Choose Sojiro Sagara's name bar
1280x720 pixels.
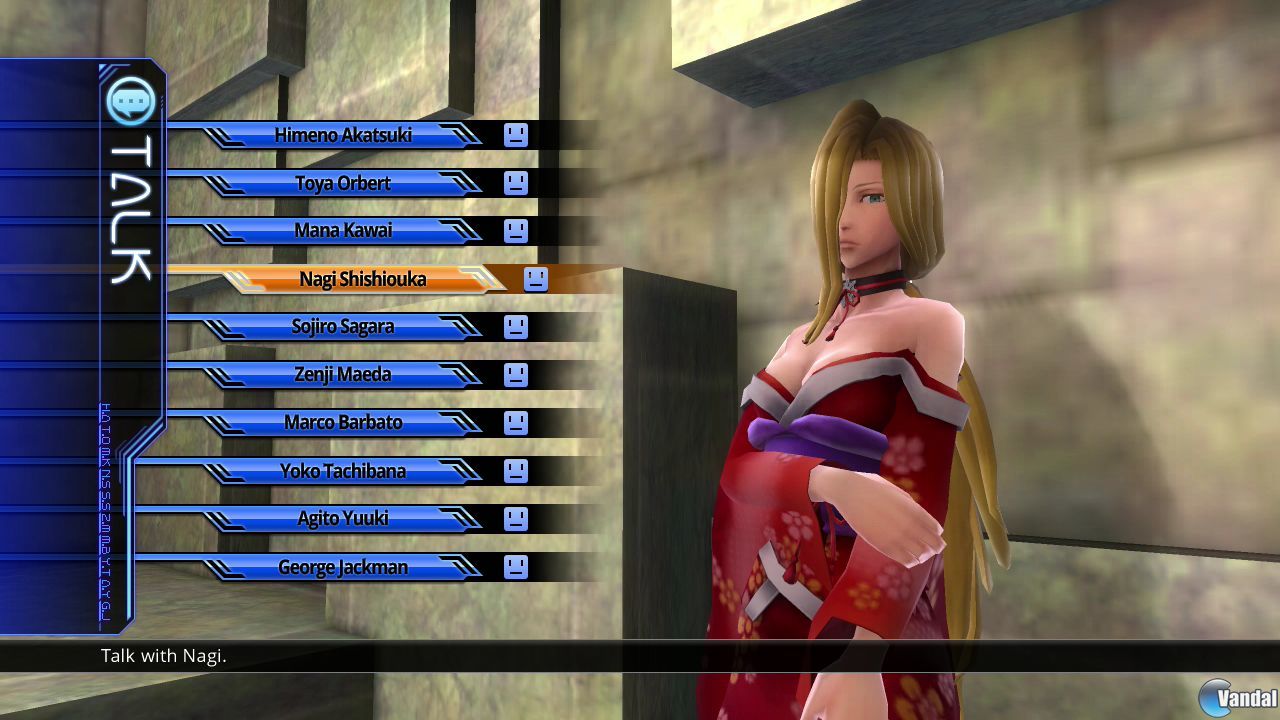click(x=346, y=327)
